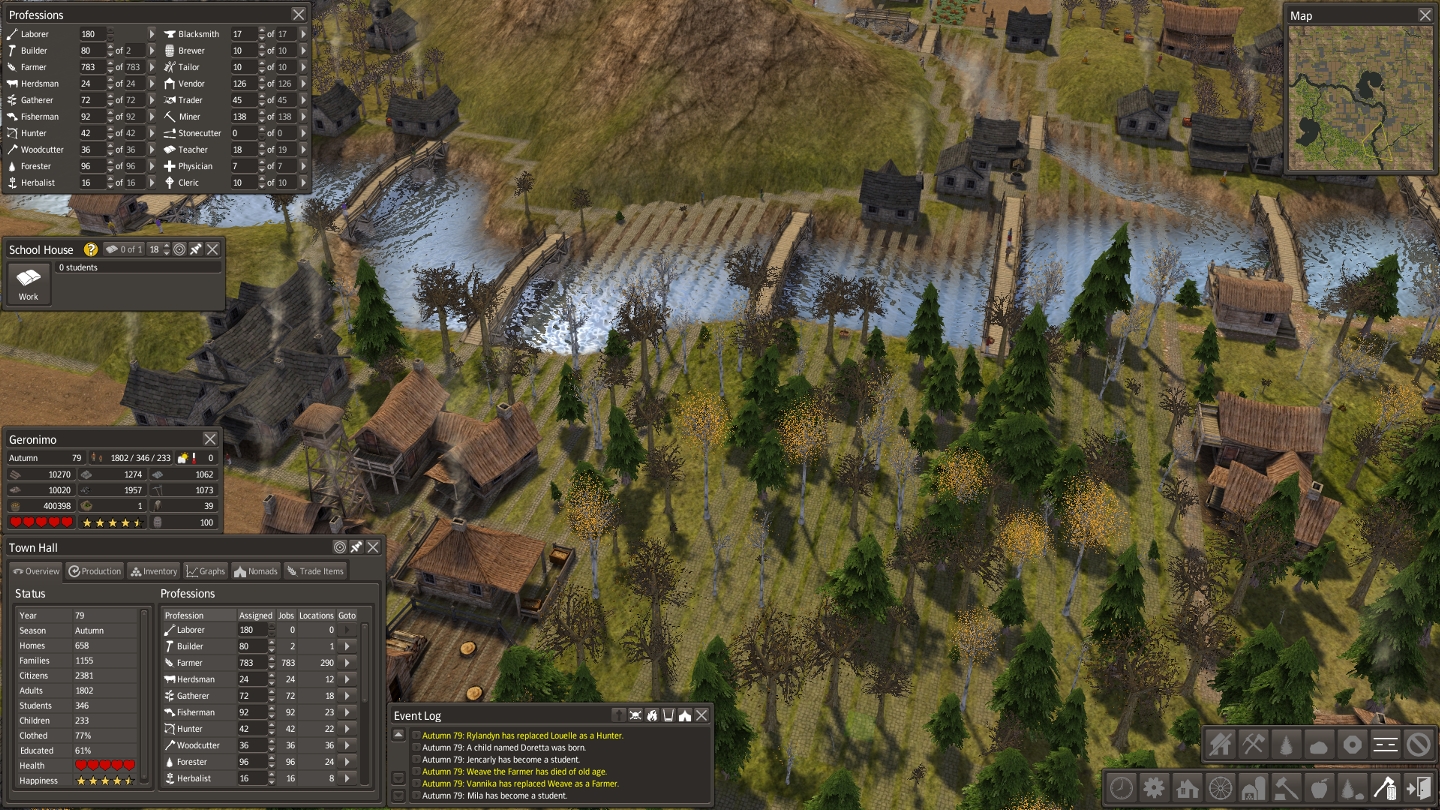Pin the Town Hall window
1440x810 pixels.
click(x=356, y=547)
